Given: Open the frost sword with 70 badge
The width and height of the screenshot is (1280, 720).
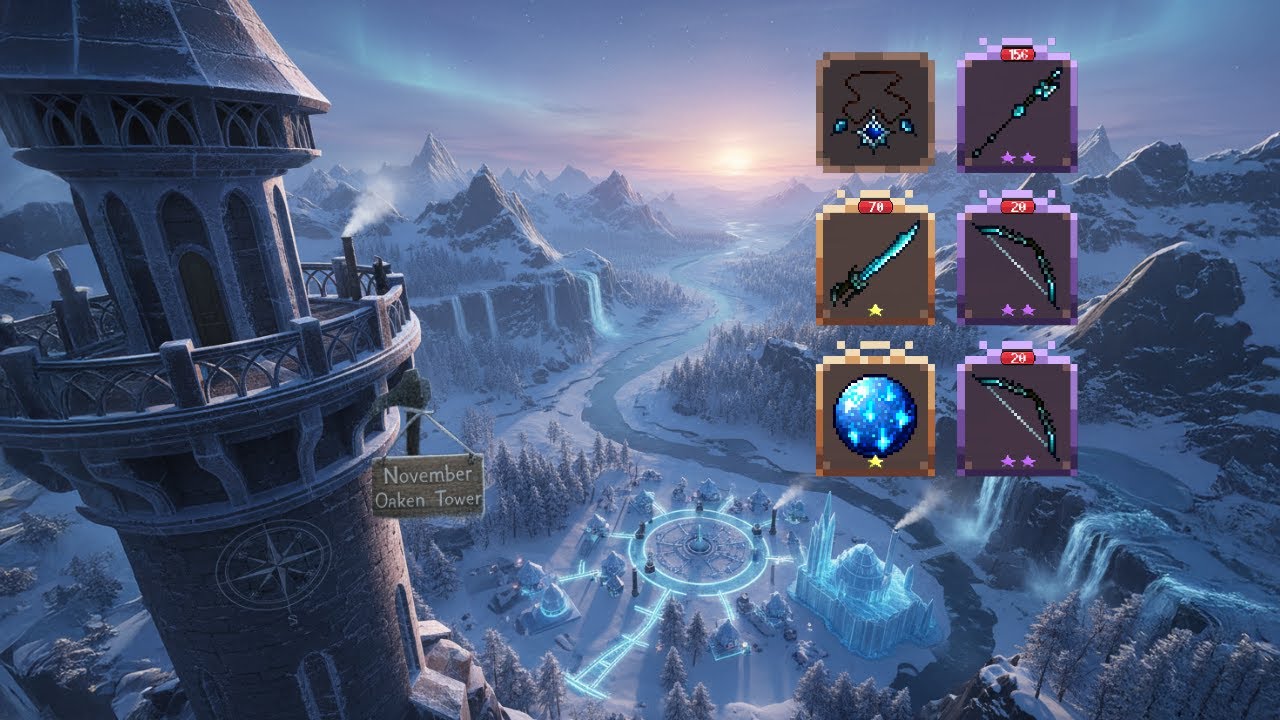Looking at the screenshot, I should (x=875, y=260).
